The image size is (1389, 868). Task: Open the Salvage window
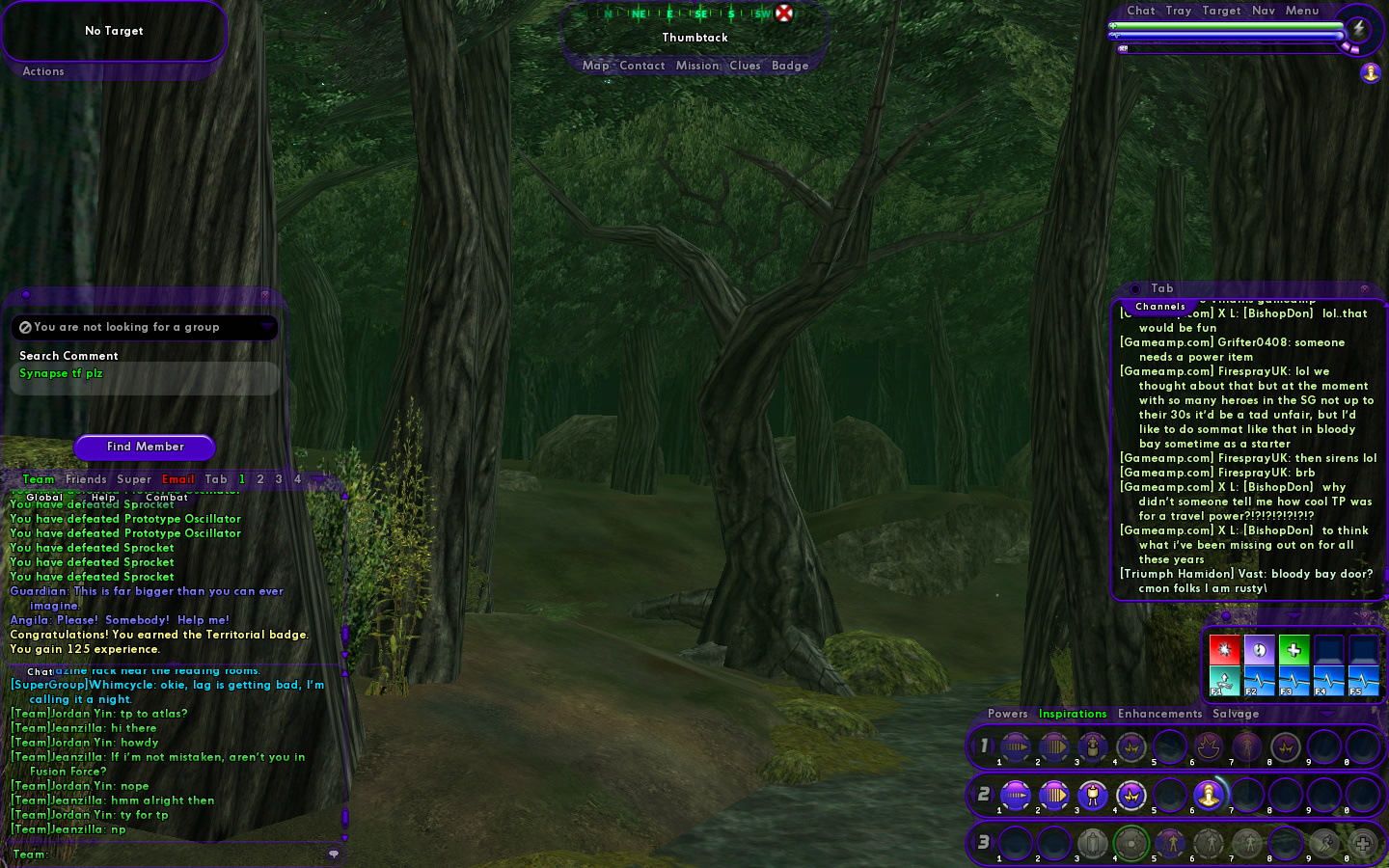point(1236,714)
